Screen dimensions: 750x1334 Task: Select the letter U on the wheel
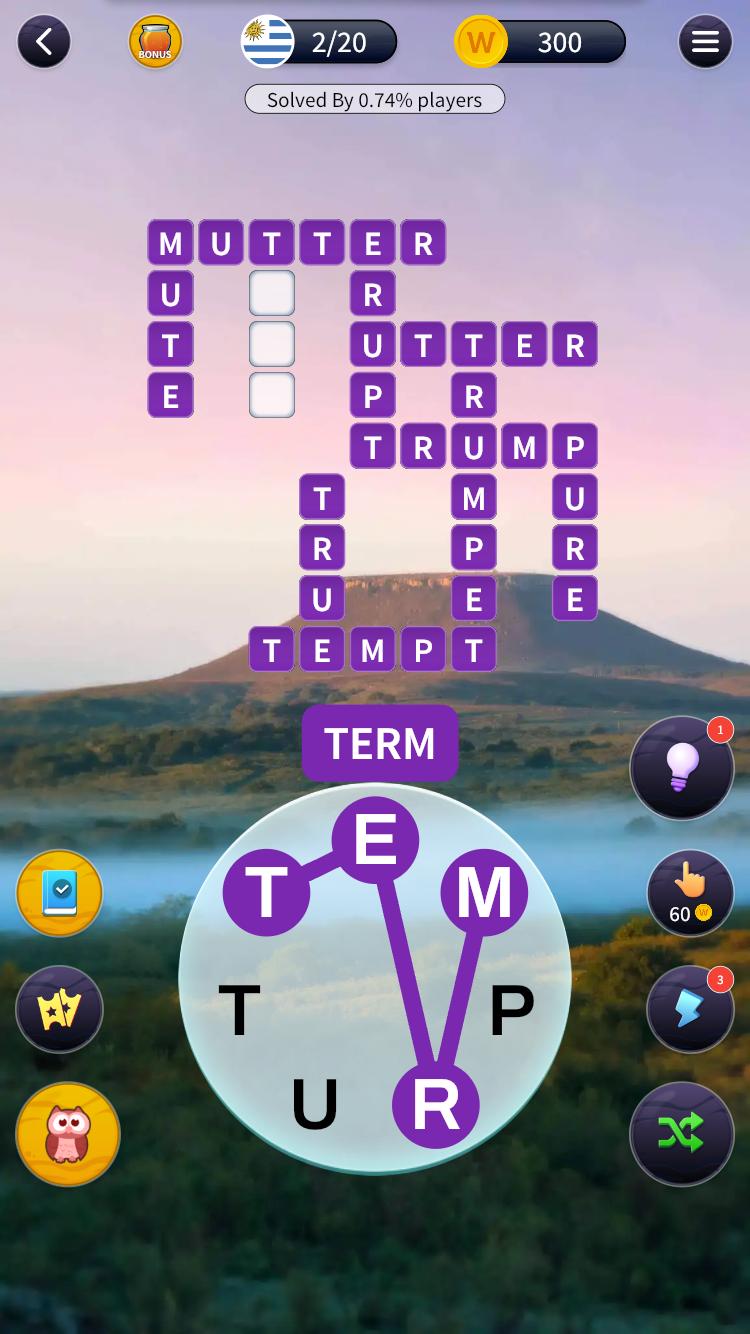point(314,1105)
